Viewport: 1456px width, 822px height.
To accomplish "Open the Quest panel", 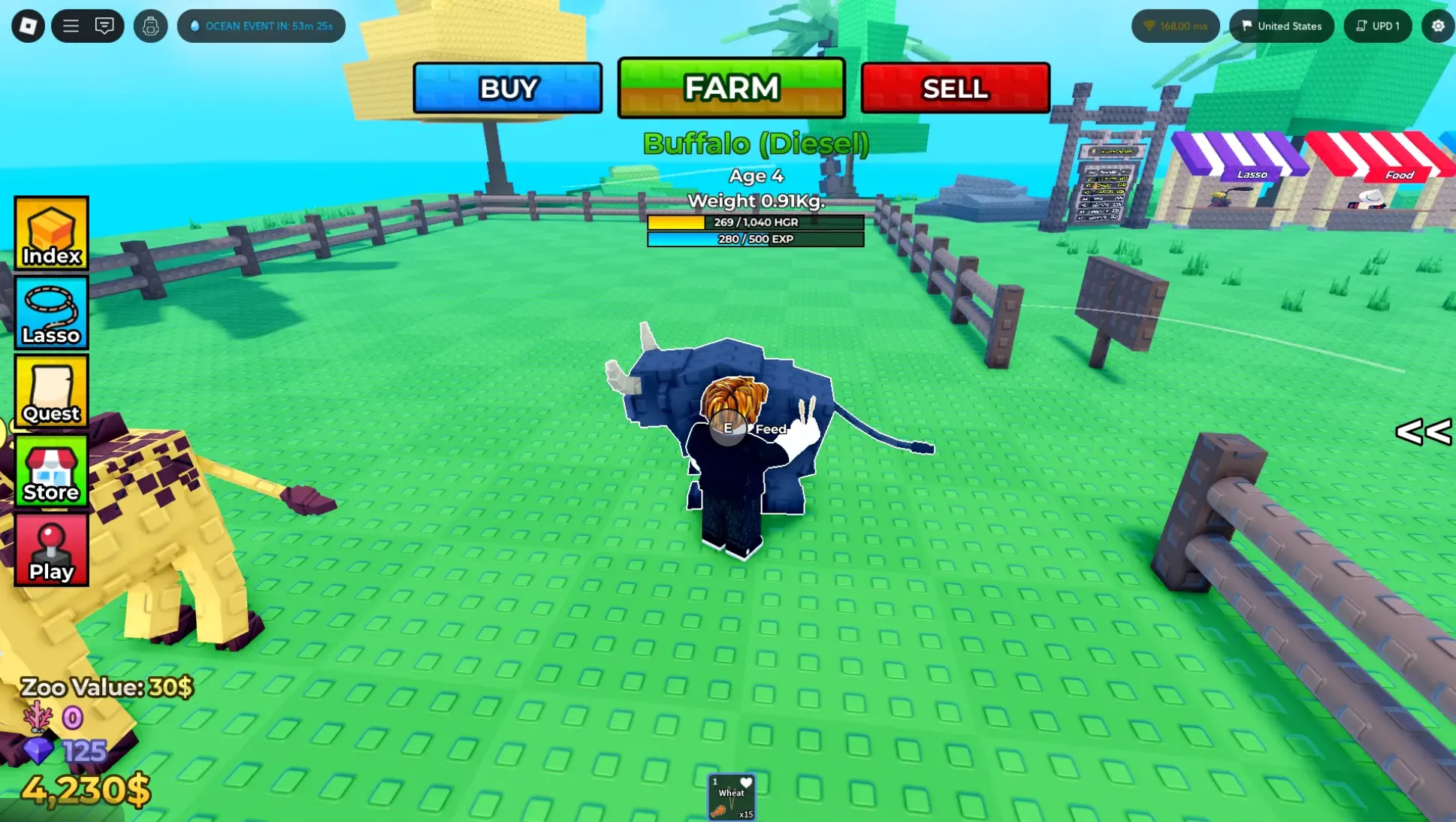I will tap(50, 391).
